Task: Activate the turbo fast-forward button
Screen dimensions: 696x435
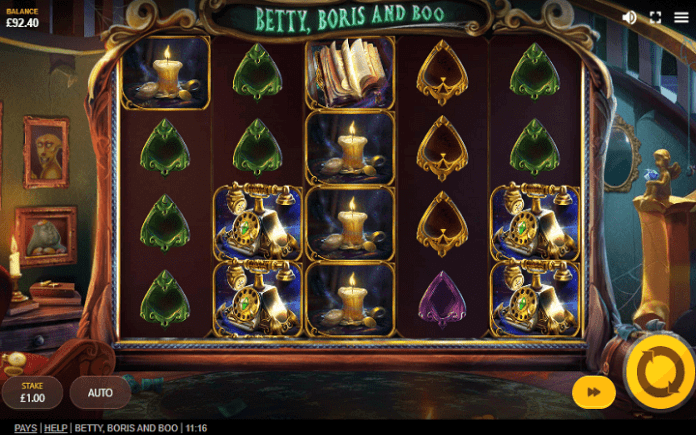Action: coord(593,392)
